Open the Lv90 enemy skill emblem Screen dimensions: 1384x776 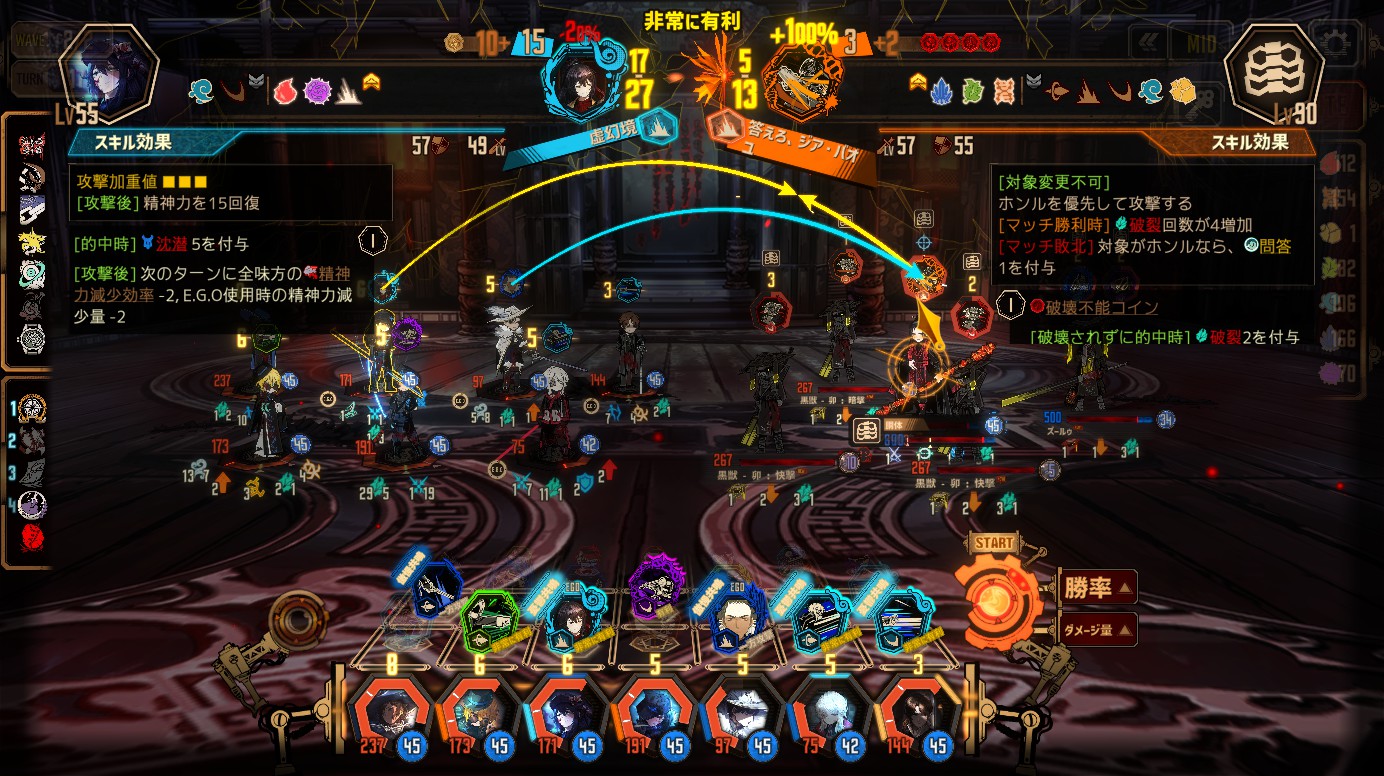(x=1274, y=77)
